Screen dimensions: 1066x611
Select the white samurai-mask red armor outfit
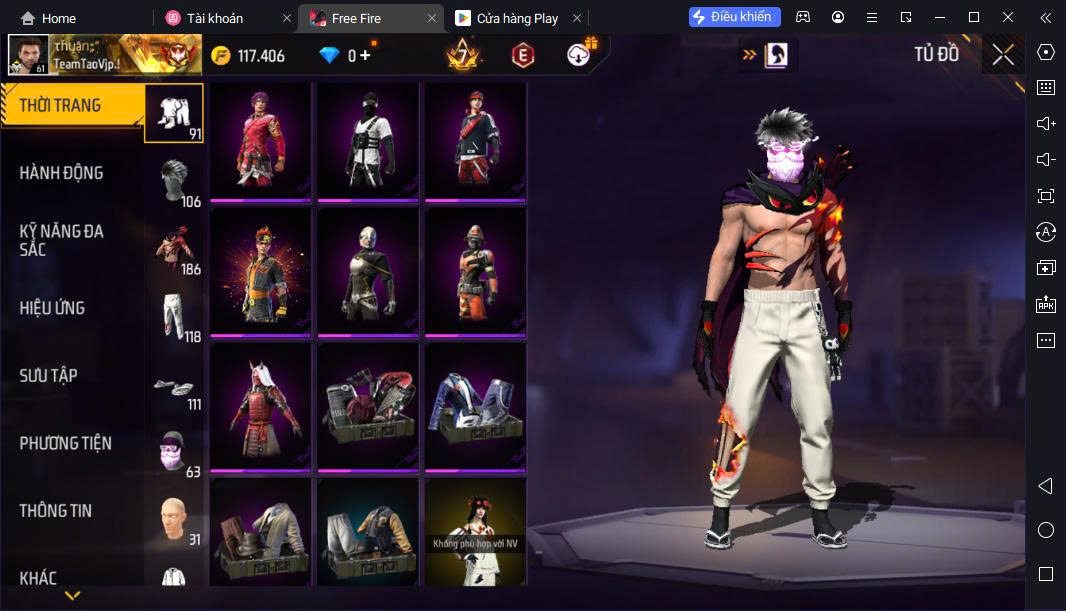point(260,407)
